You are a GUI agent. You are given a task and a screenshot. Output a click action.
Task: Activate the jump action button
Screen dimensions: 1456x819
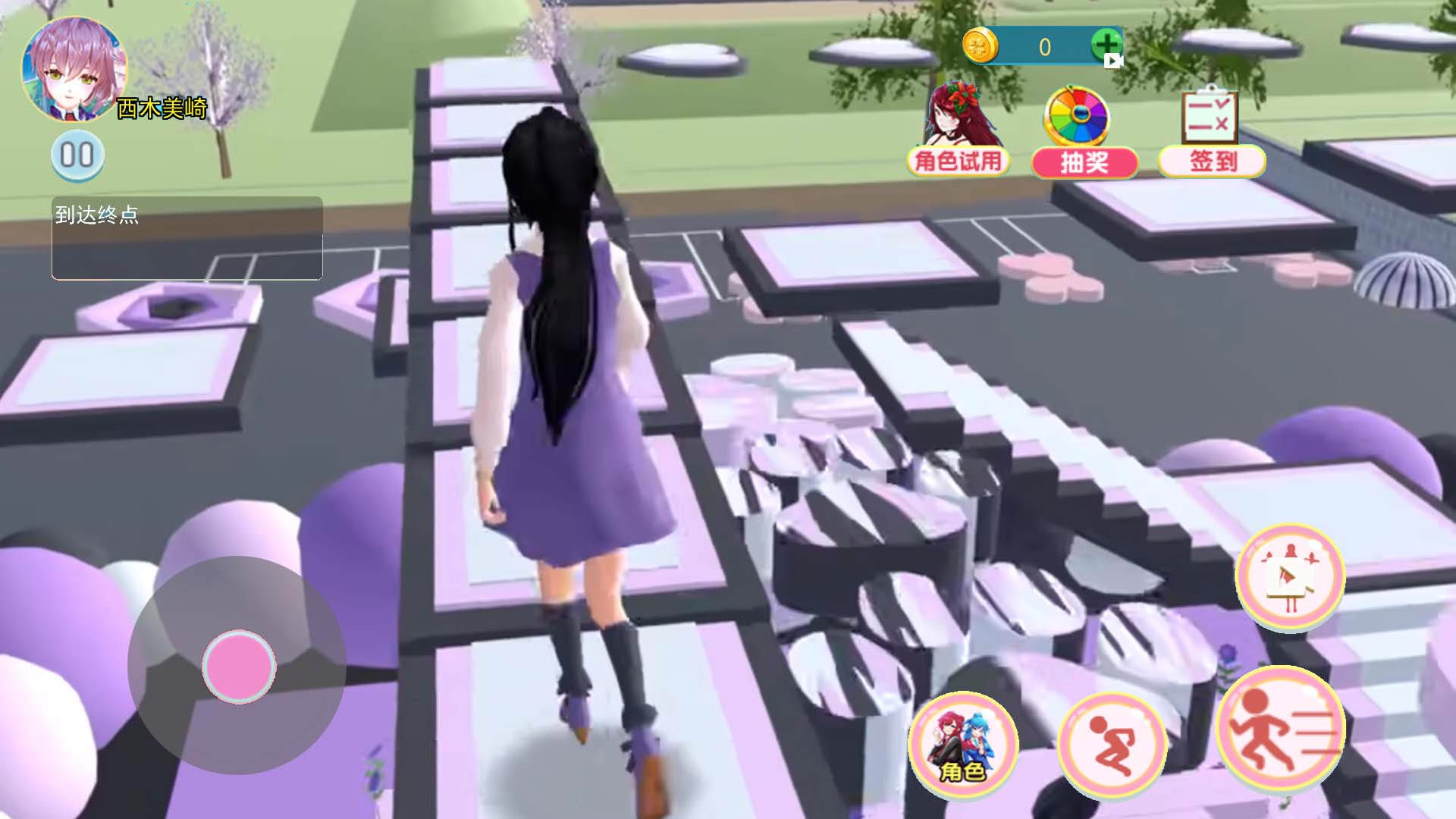click(1112, 745)
